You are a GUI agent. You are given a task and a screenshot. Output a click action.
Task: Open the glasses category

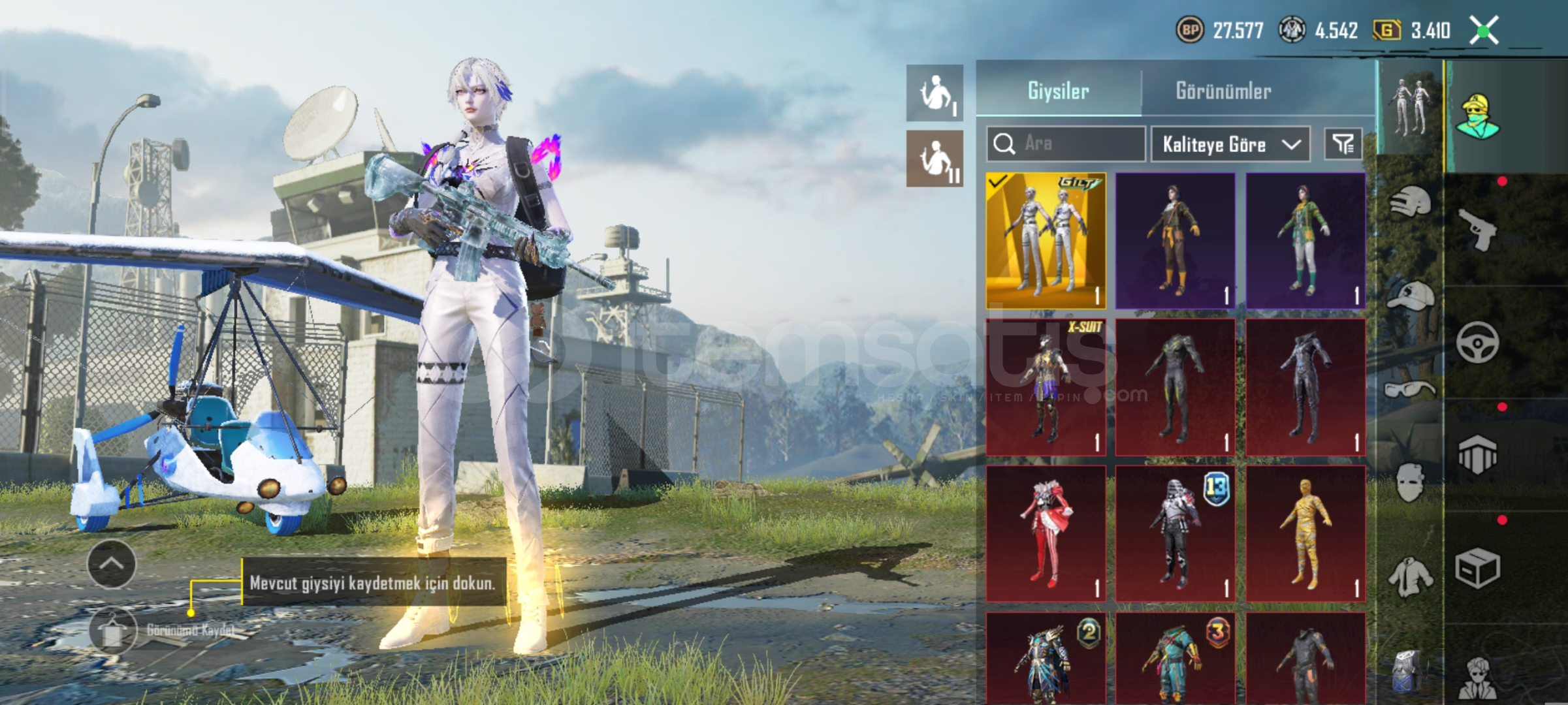tap(1411, 390)
